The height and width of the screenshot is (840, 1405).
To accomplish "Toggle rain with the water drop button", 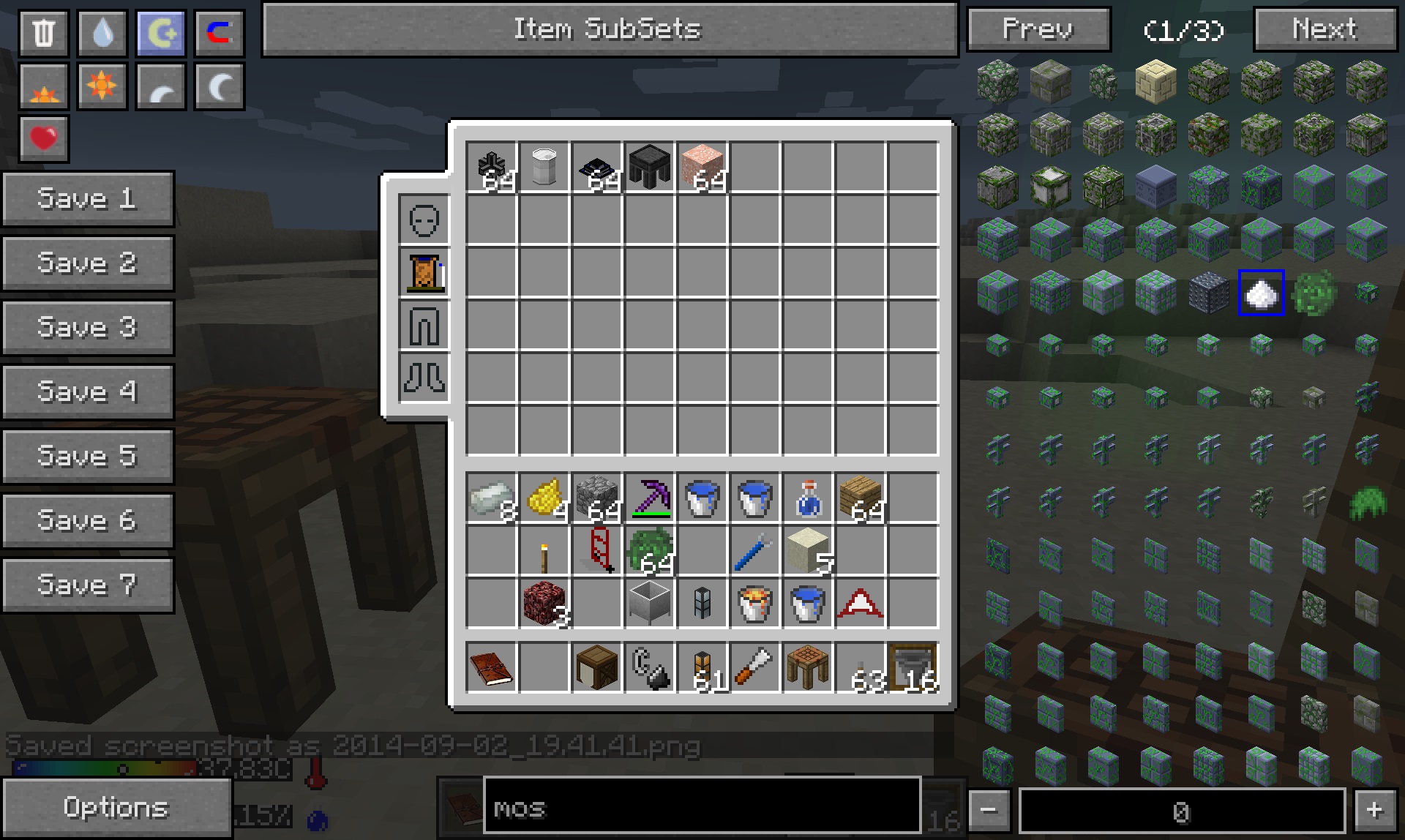I will tap(102, 33).
